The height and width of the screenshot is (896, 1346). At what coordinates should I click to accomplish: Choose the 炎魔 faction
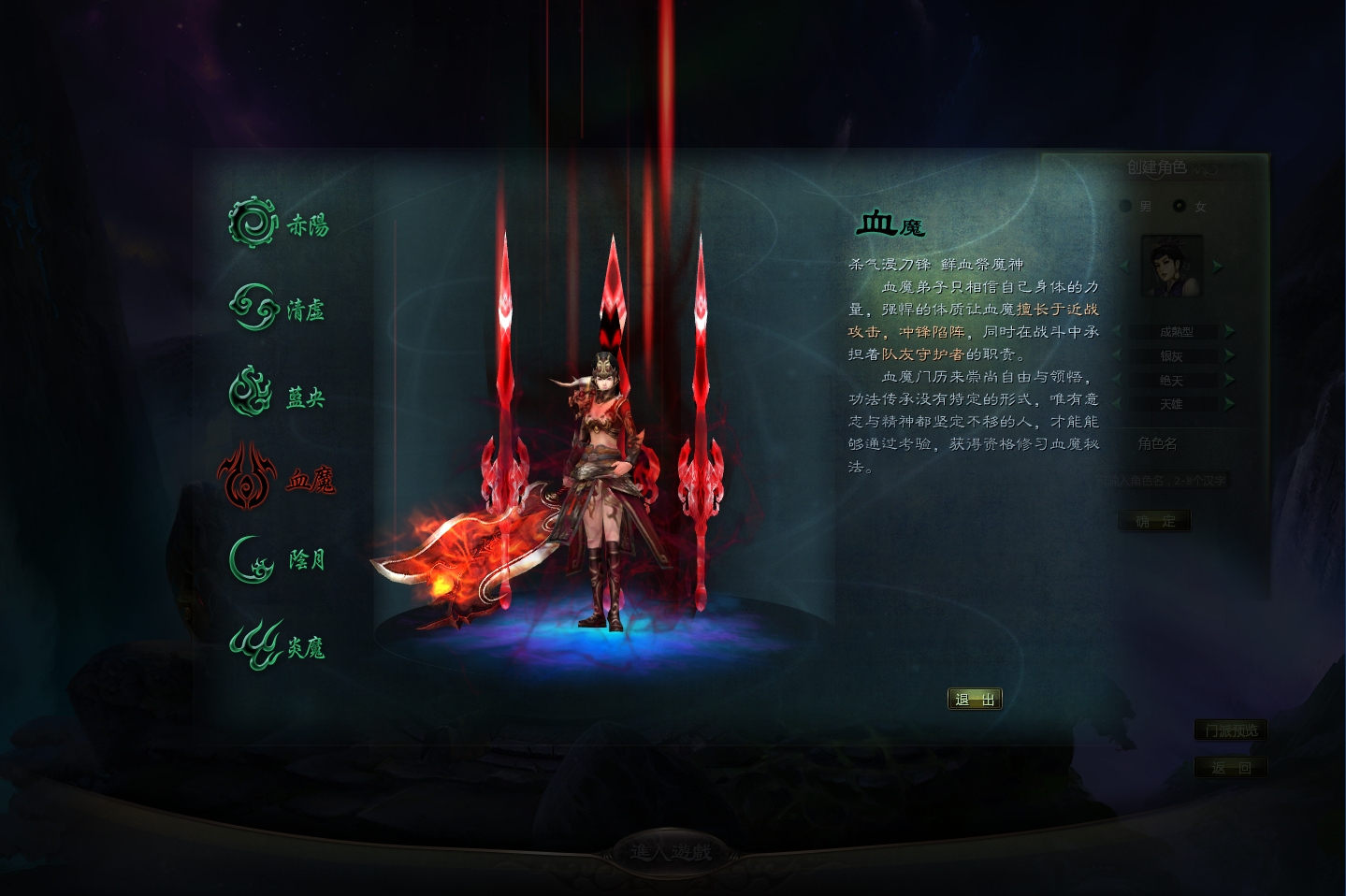pos(278,644)
